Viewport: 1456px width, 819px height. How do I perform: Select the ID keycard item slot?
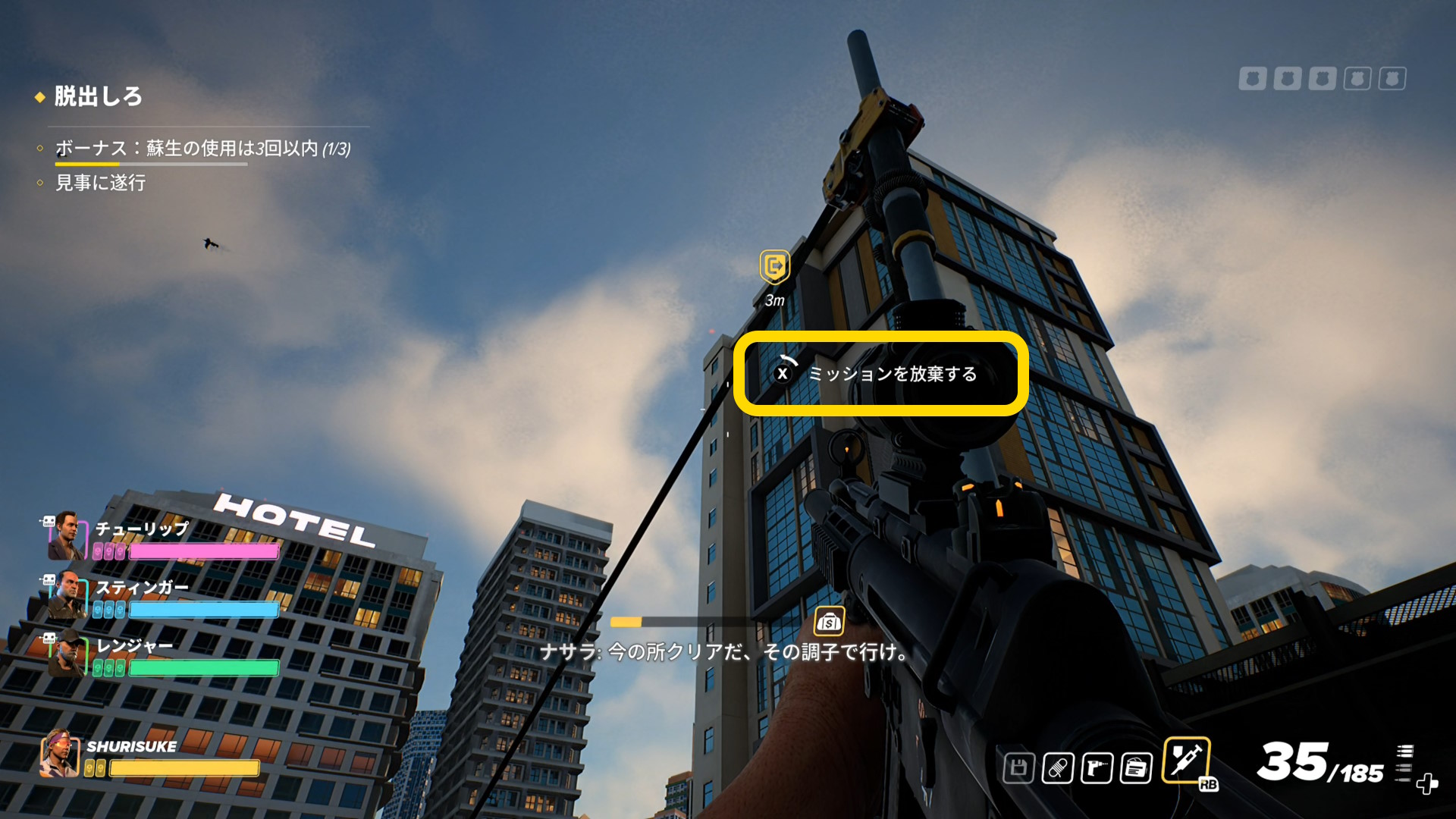click(x=1136, y=768)
